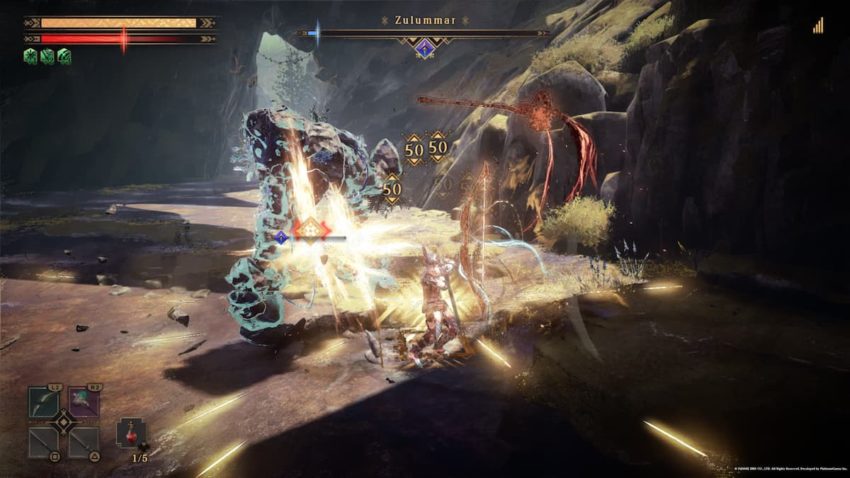
Task: Activate the purple mace skill slot
Action: (x=83, y=403)
